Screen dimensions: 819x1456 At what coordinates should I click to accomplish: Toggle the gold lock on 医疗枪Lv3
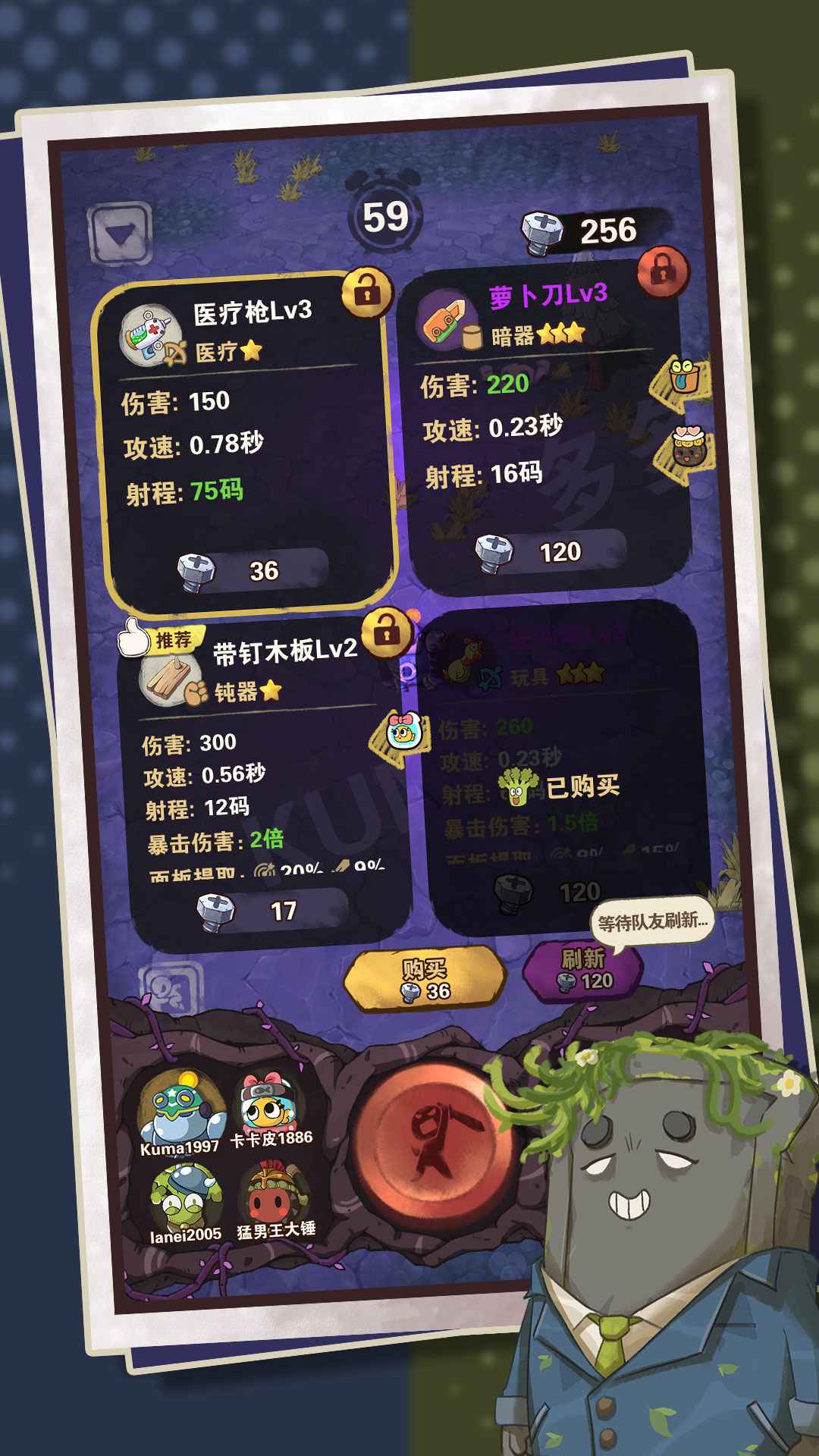[x=367, y=291]
